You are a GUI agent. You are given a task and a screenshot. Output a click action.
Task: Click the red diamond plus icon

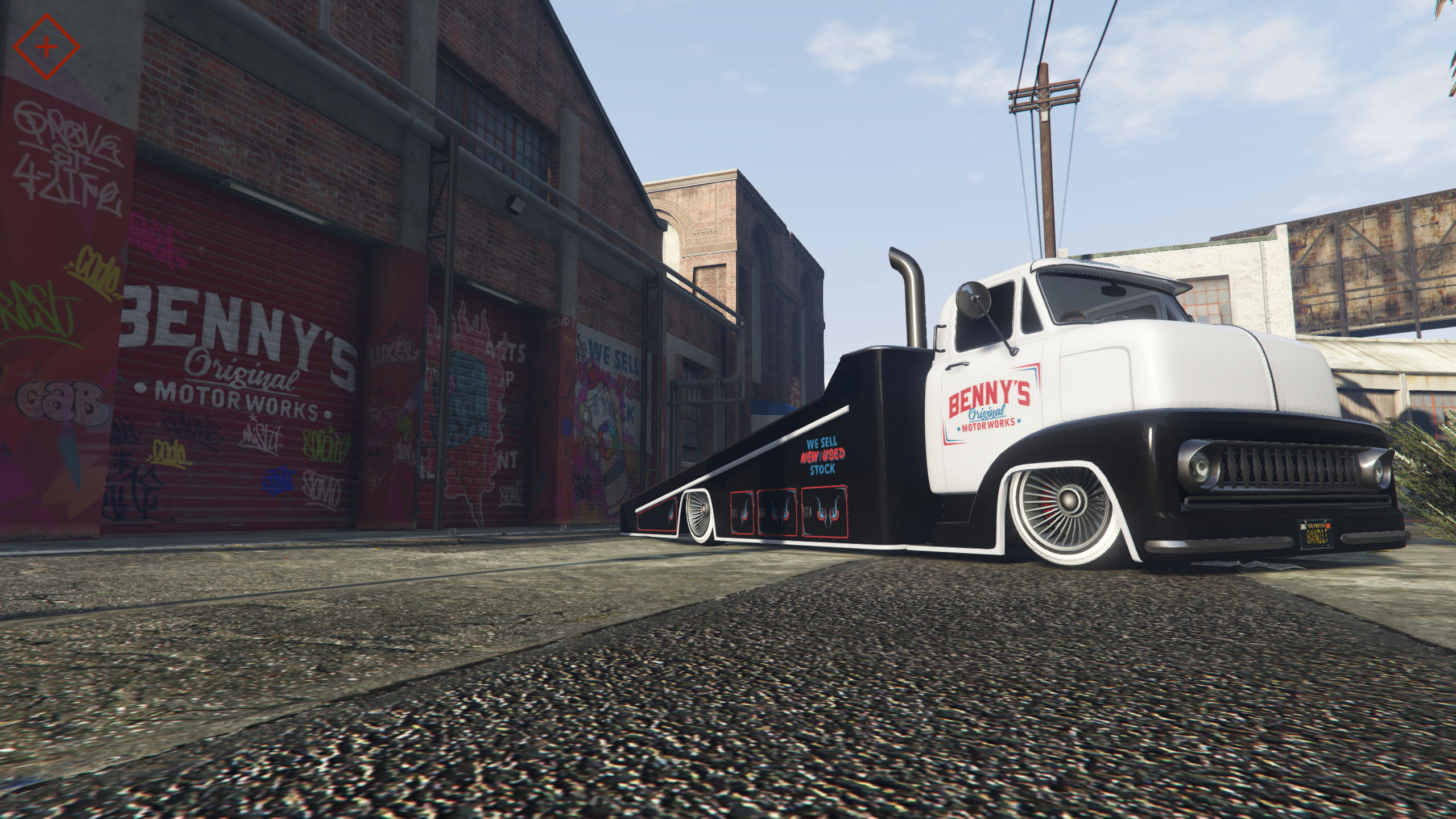pos(47,47)
